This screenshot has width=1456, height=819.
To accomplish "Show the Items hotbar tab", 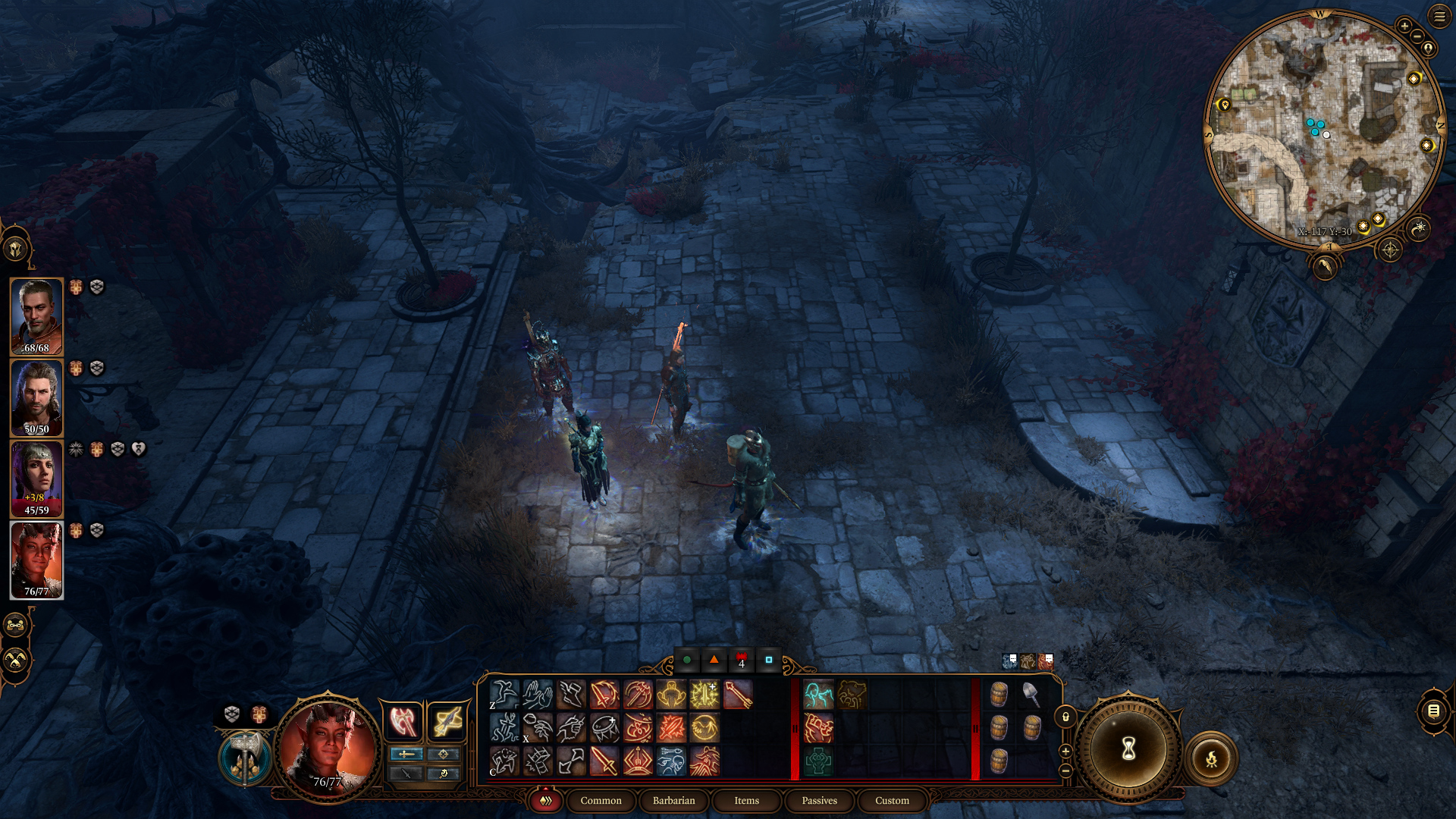I will tap(746, 801).
